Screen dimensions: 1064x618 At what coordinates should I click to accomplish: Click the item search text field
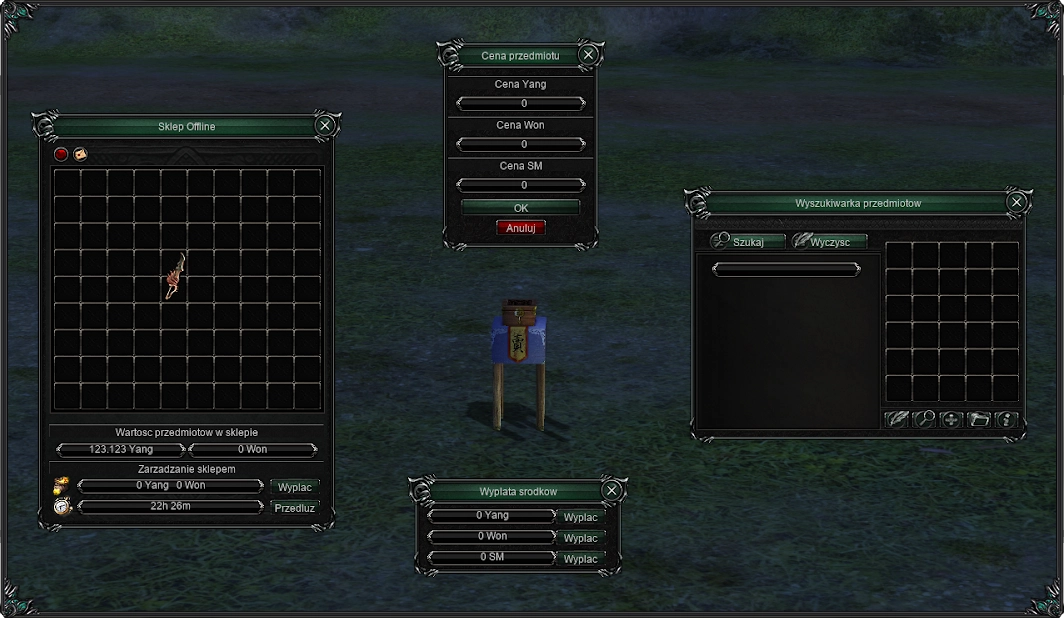coord(785,269)
